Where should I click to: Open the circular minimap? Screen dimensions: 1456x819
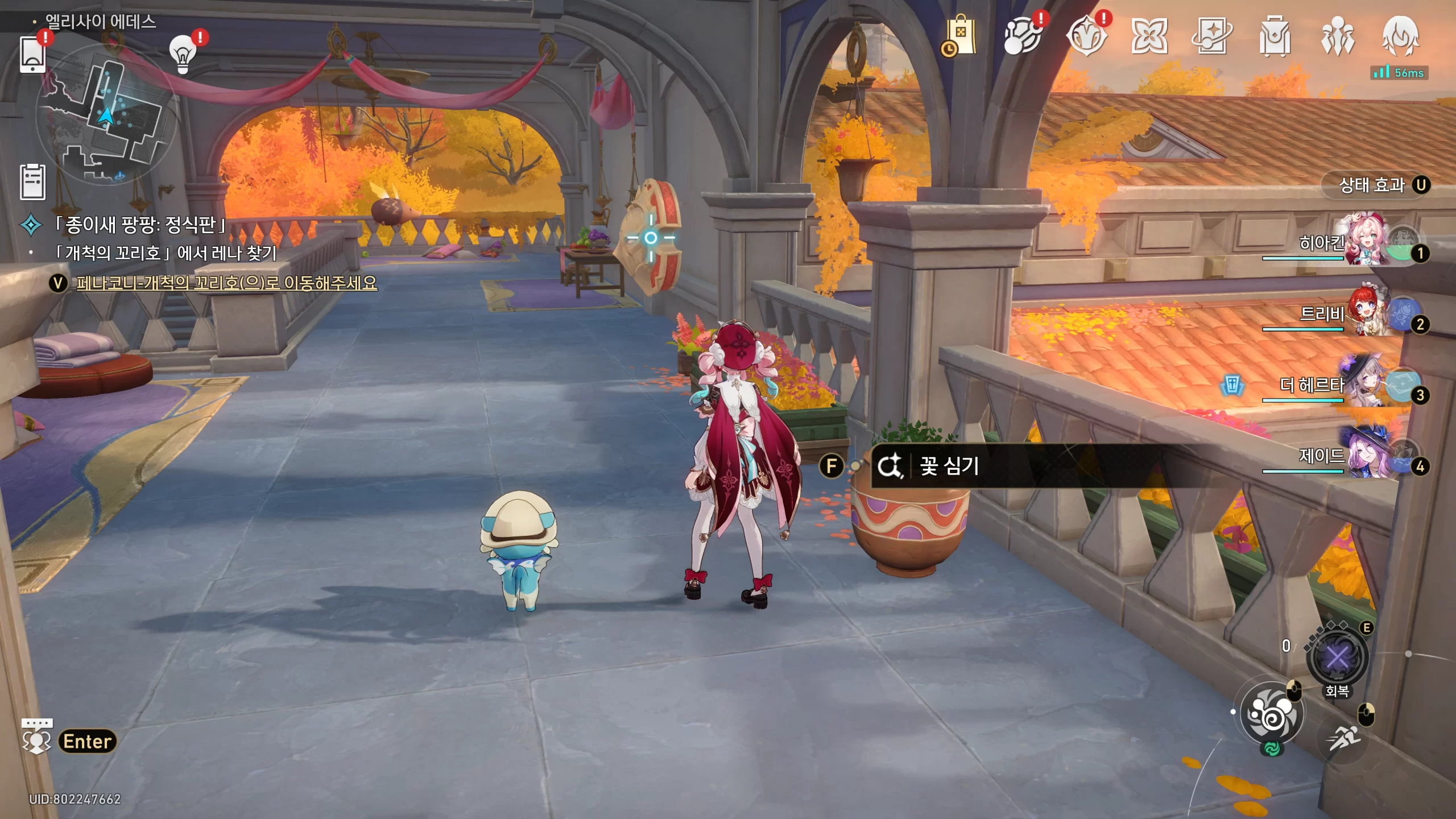tap(106, 114)
